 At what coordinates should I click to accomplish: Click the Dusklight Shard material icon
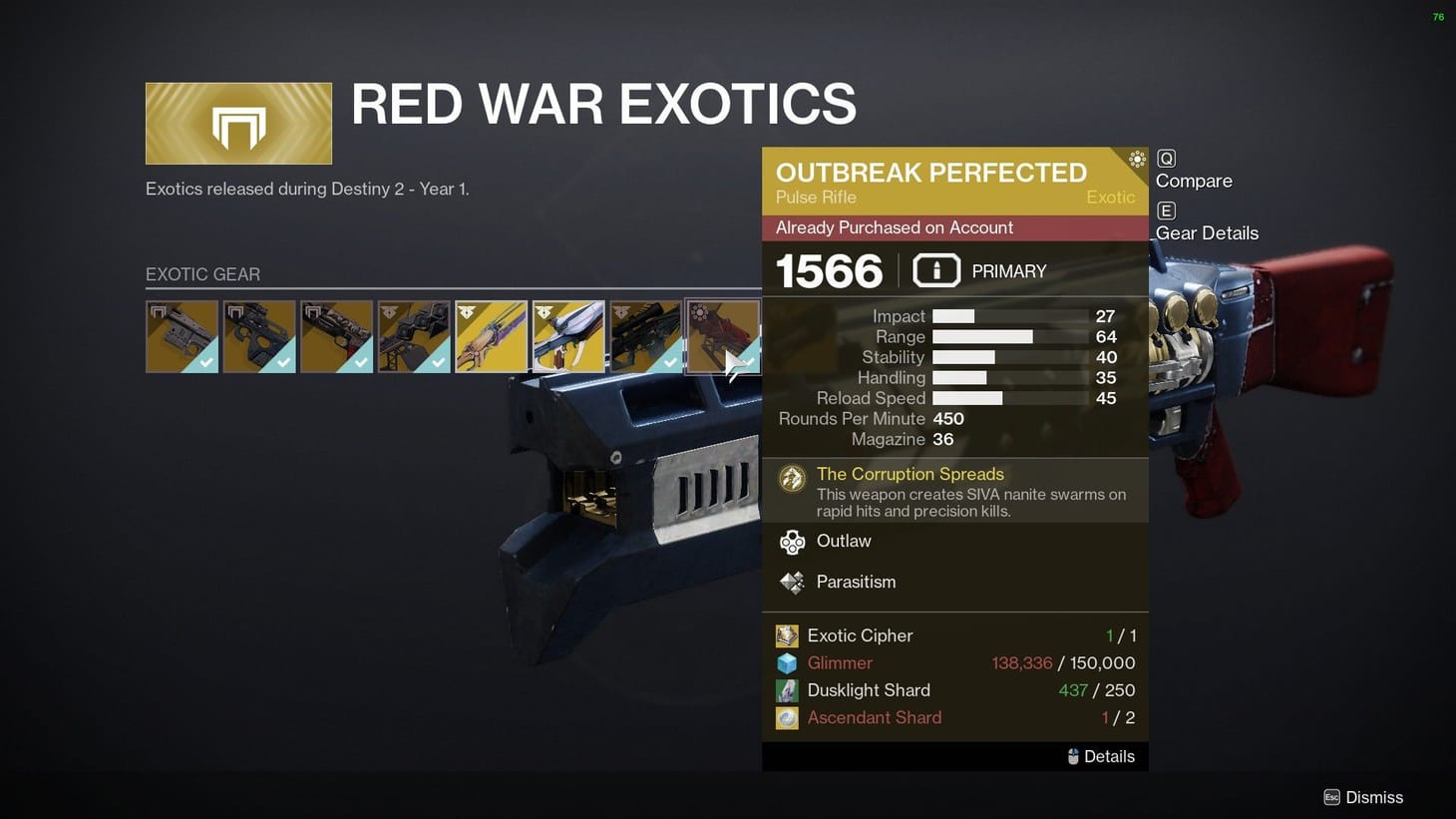point(787,690)
